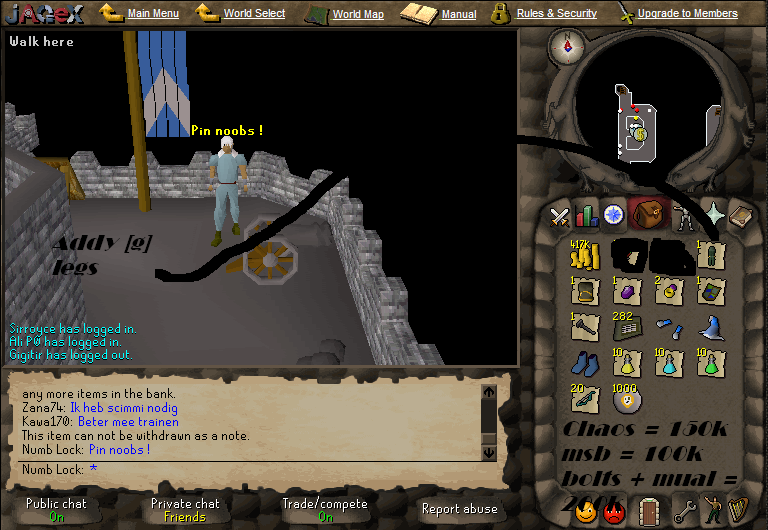
Task: Open the worn equipment tab
Action: tap(684, 215)
